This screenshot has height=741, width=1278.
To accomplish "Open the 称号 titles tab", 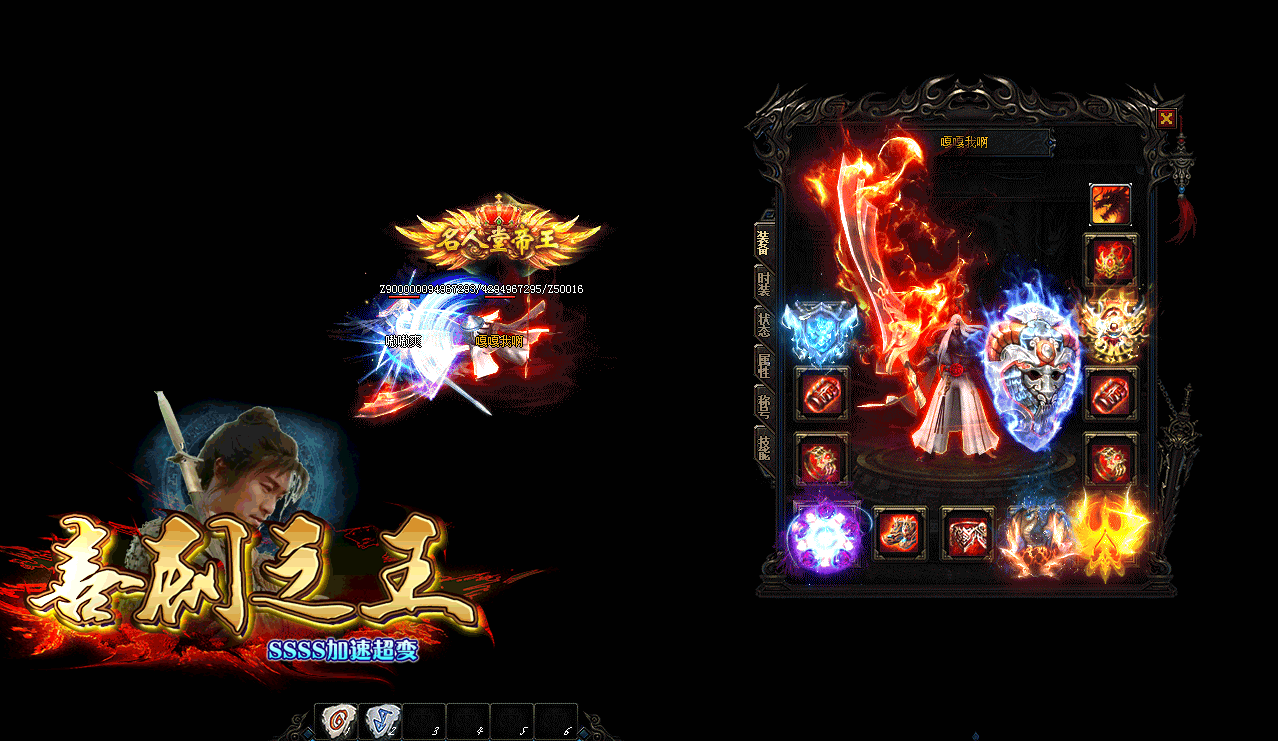I will [x=764, y=405].
